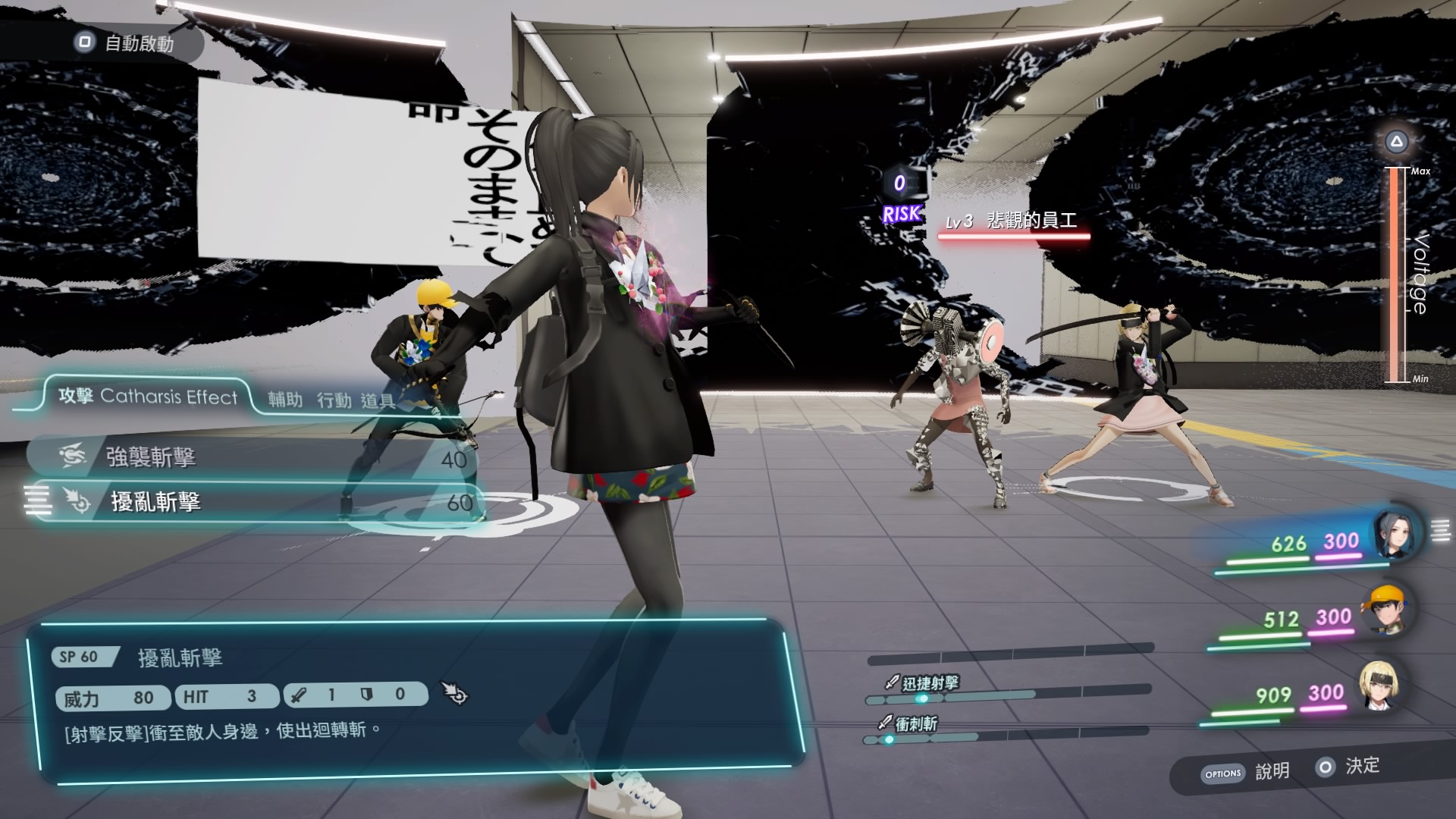Click the 迅捷射擊 timeline action
The width and height of the screenshot is (1456, 819).
pos(930,683)
